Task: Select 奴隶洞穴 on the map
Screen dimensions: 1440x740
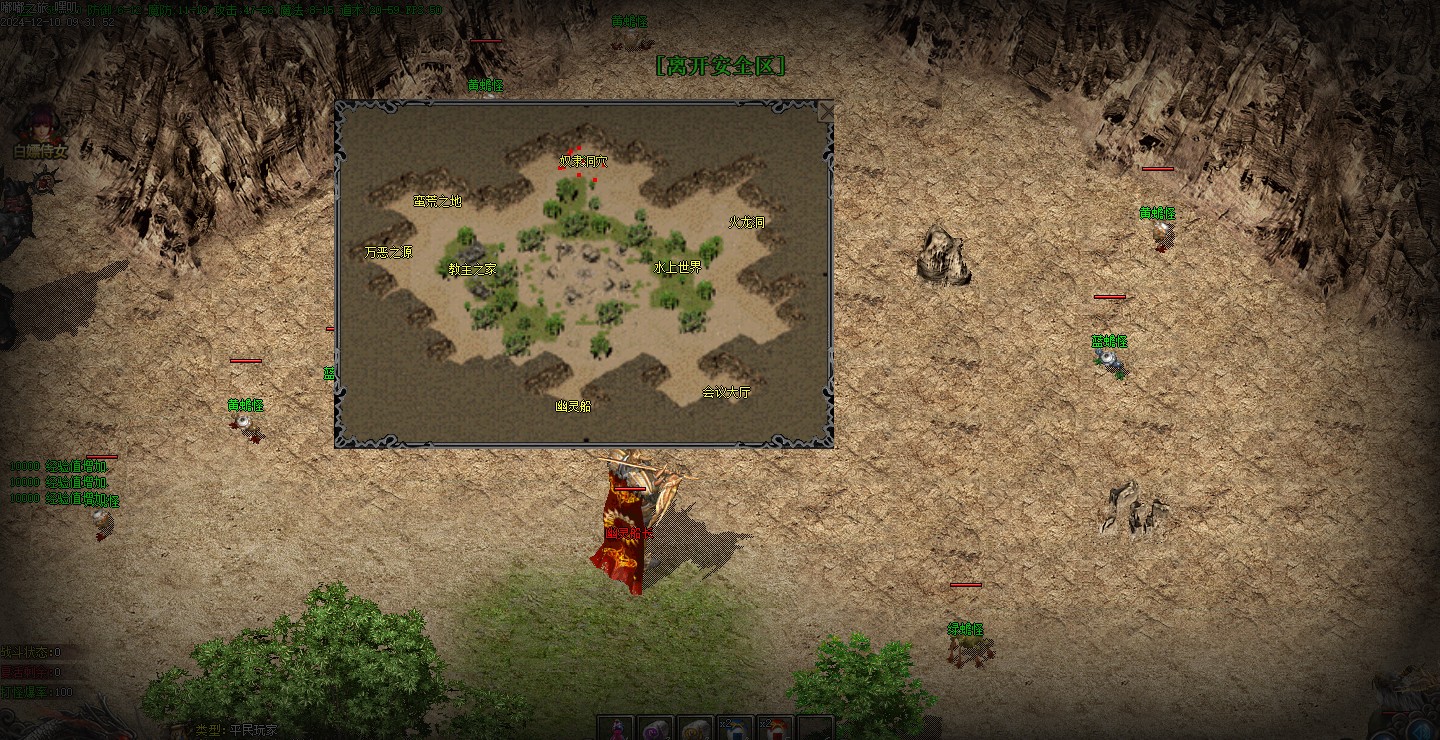Action: [x=583, y=161]
